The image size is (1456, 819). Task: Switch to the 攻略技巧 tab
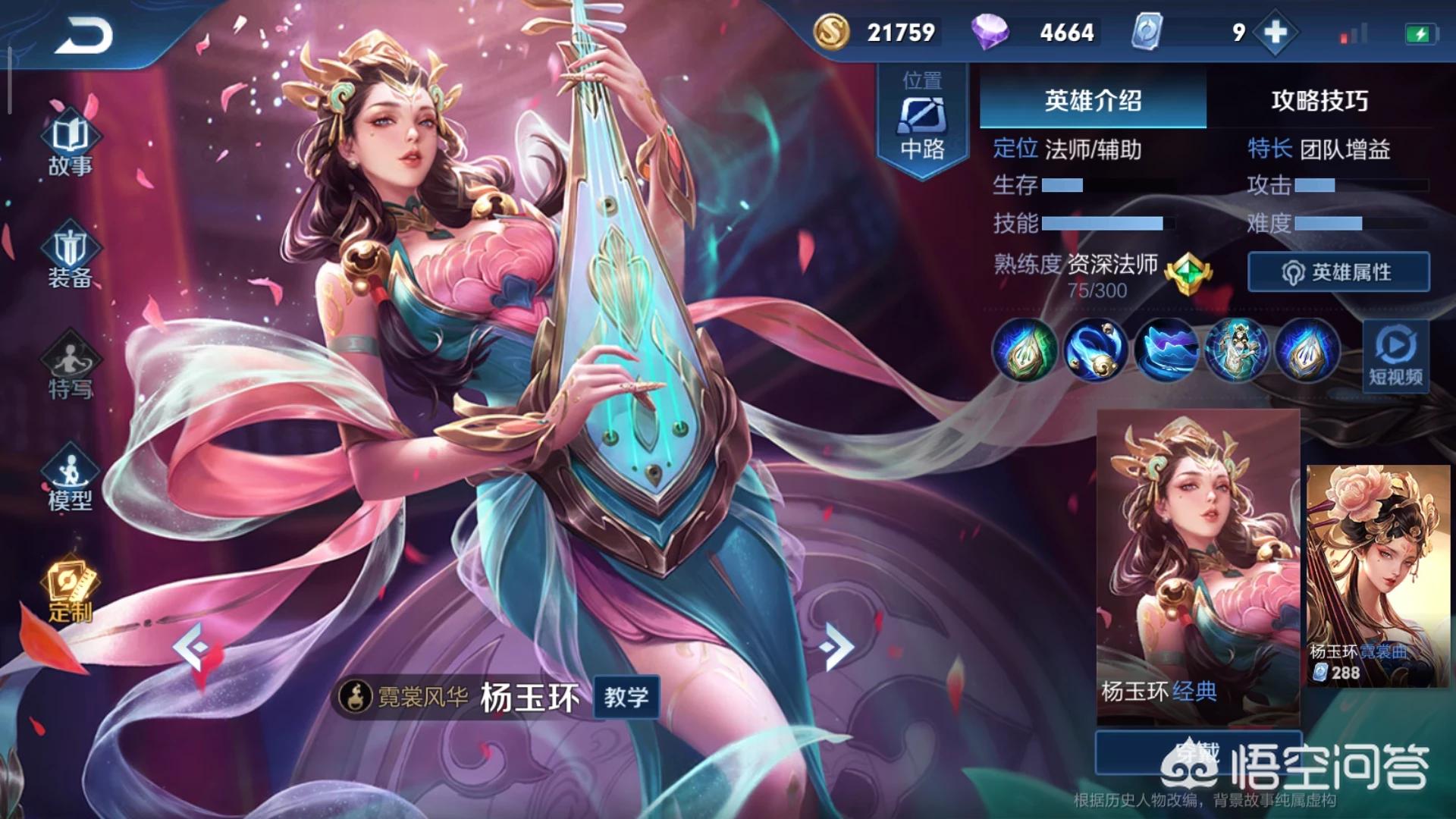tap(1319, 100)
